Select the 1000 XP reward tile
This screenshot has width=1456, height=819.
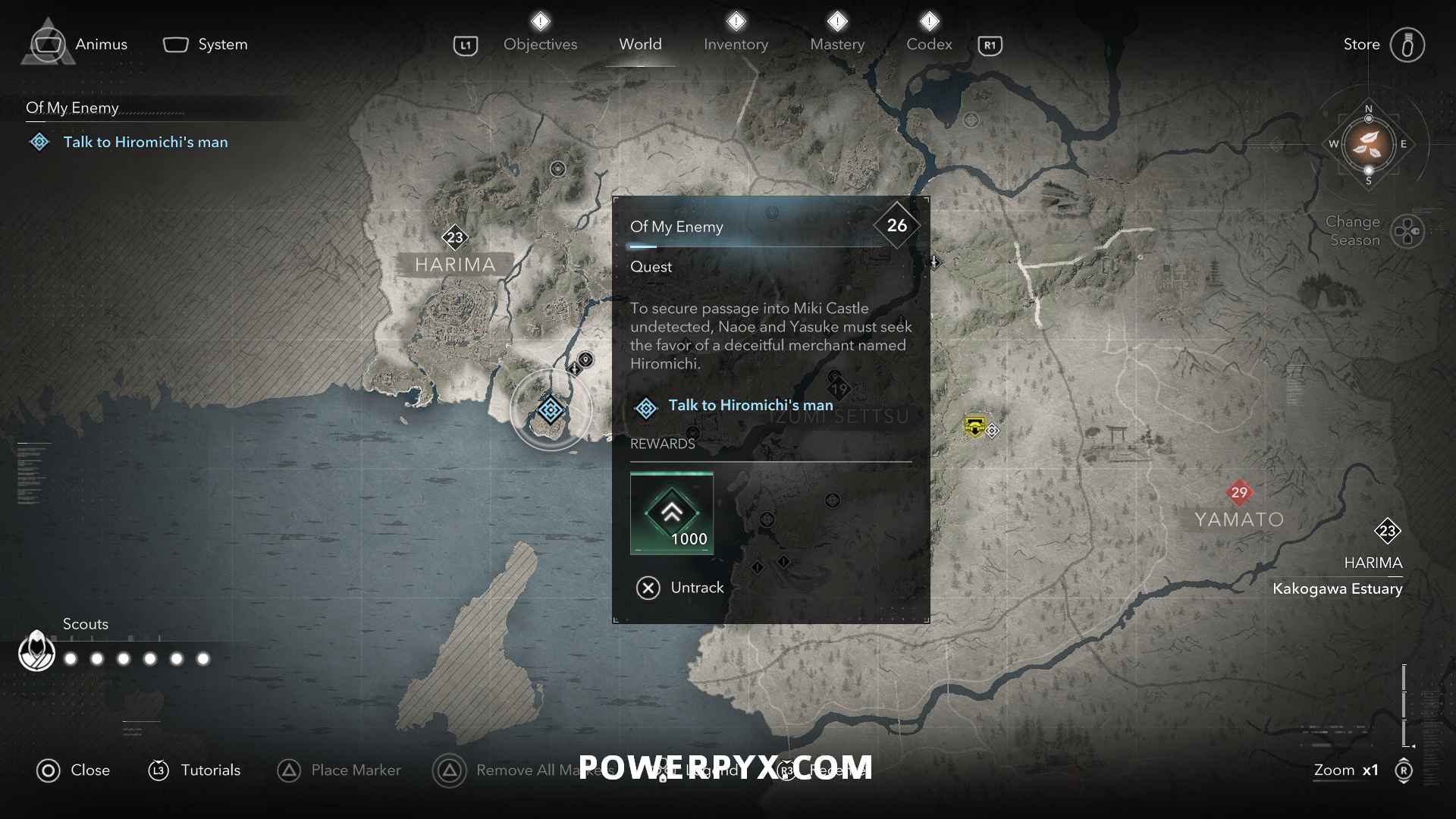pyautogui.click(x=671, y=513)
